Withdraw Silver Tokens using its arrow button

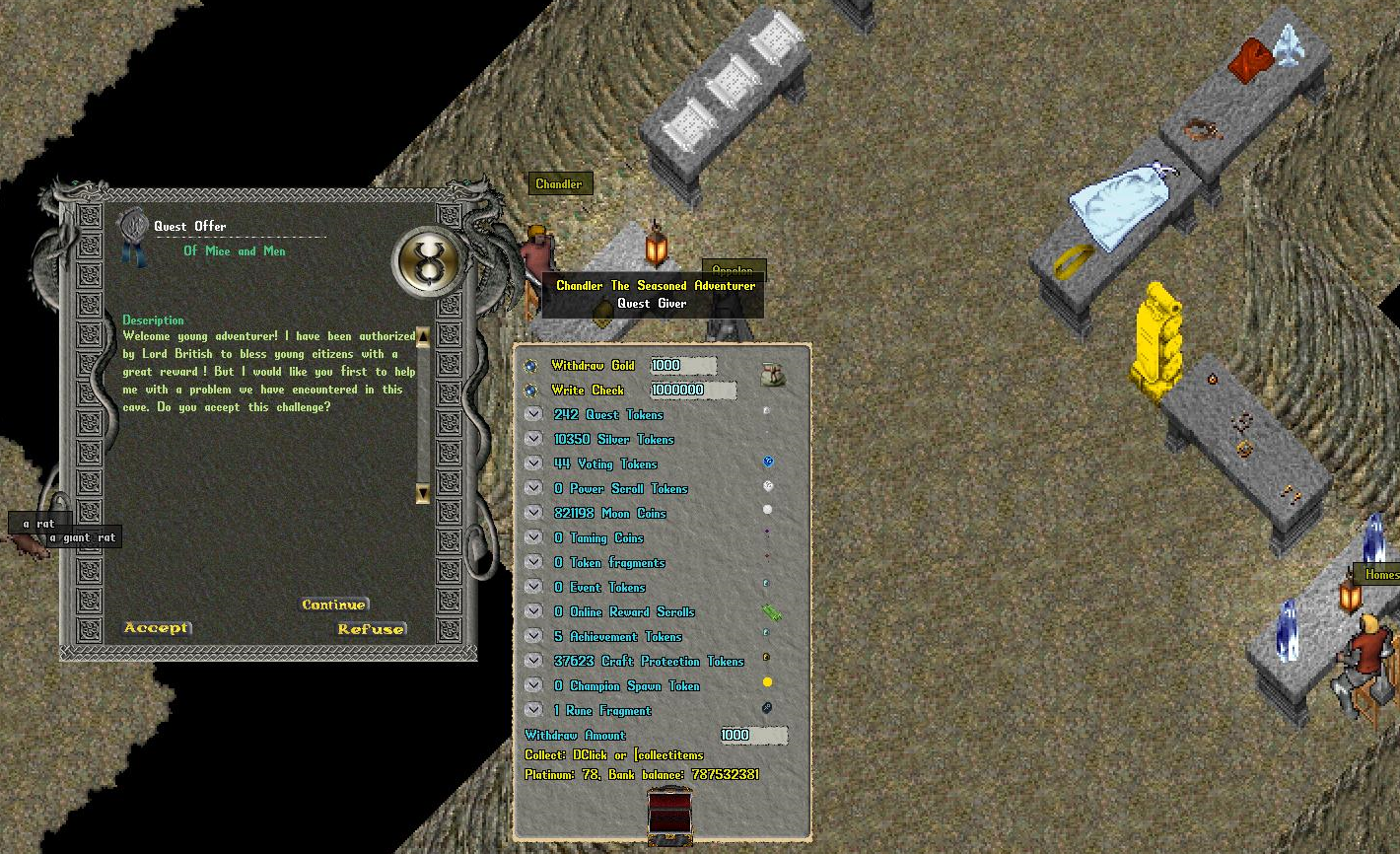(533, 439)
